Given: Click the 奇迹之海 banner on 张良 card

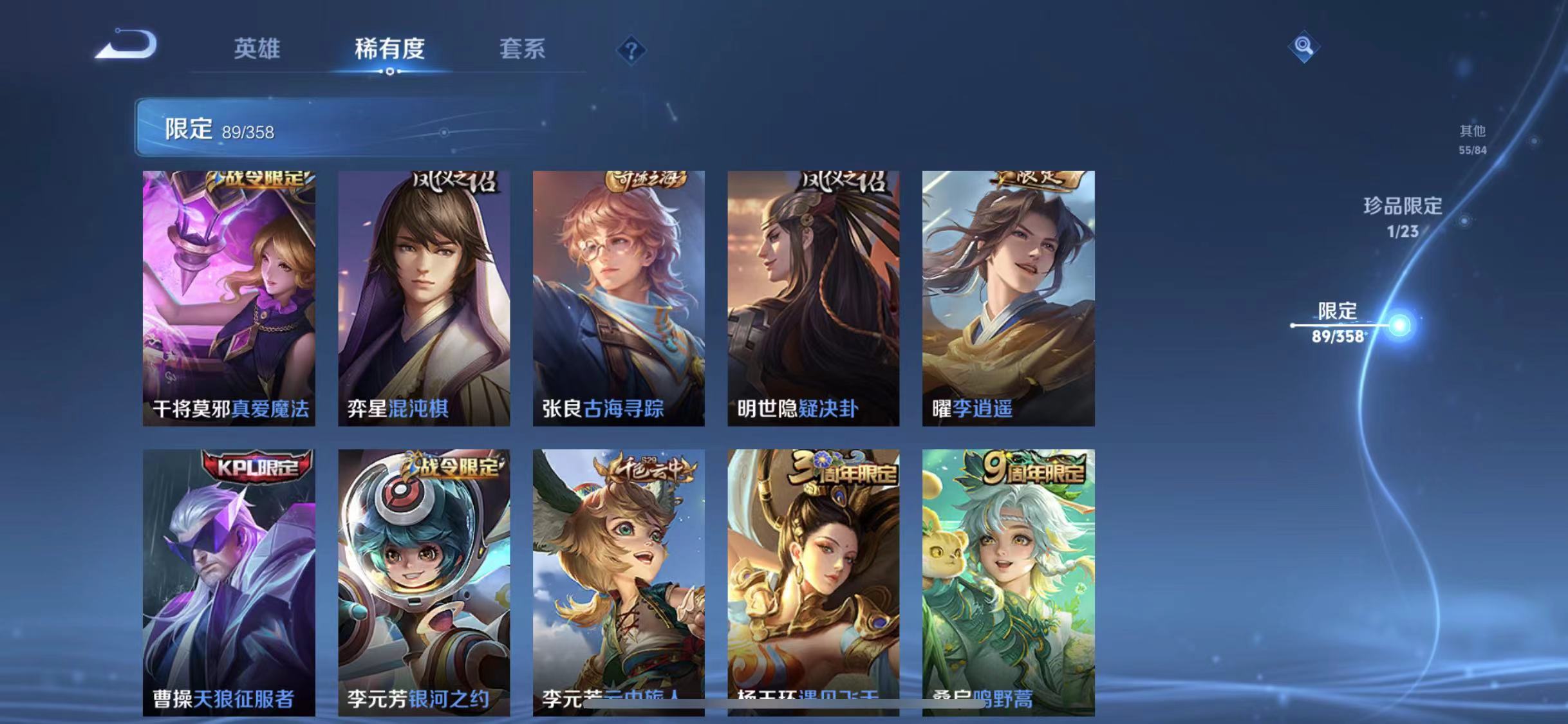Looking at the screenshot, I should point(649,181).
